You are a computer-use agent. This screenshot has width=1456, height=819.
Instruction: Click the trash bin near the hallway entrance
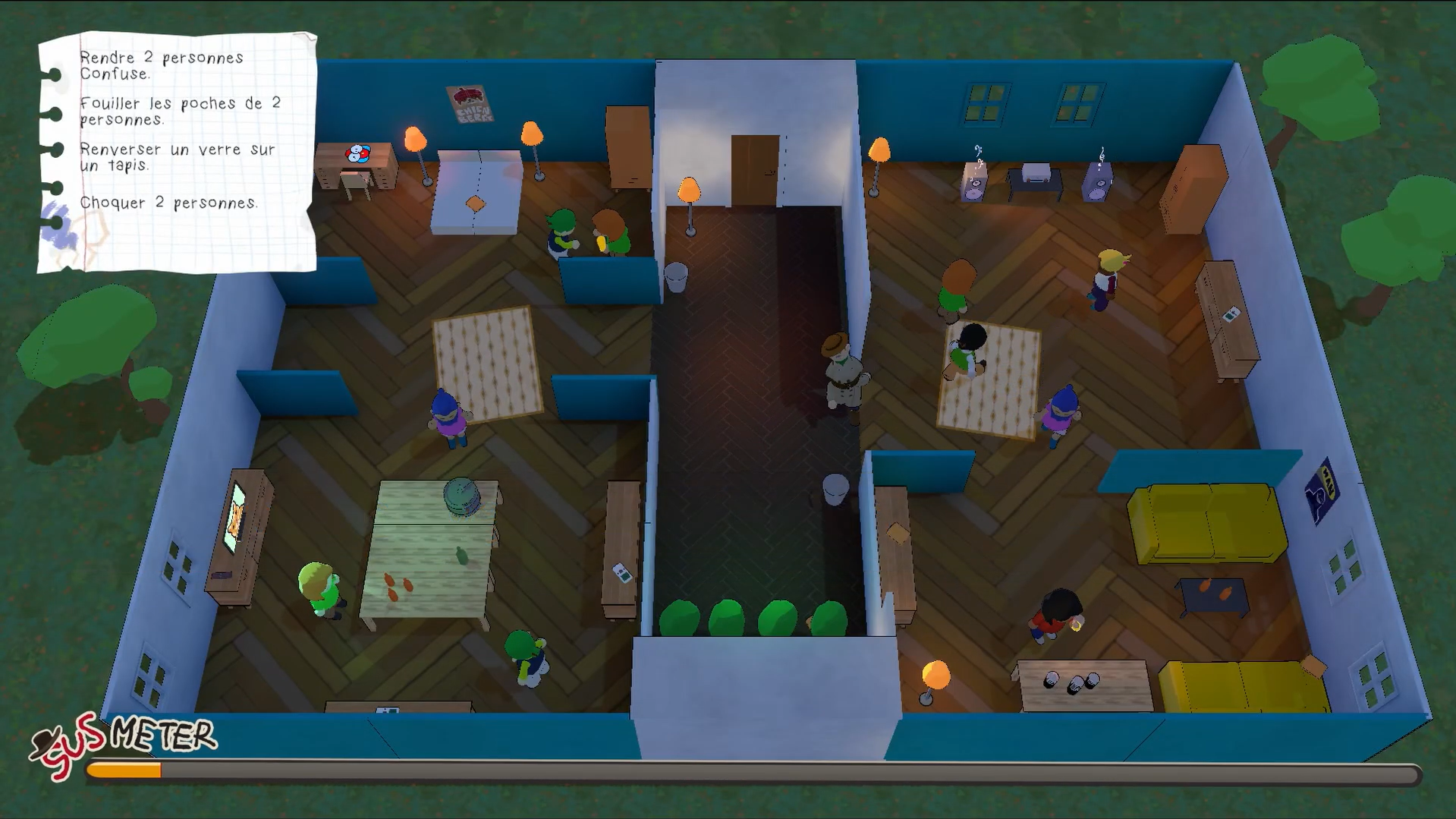[676, 275]
